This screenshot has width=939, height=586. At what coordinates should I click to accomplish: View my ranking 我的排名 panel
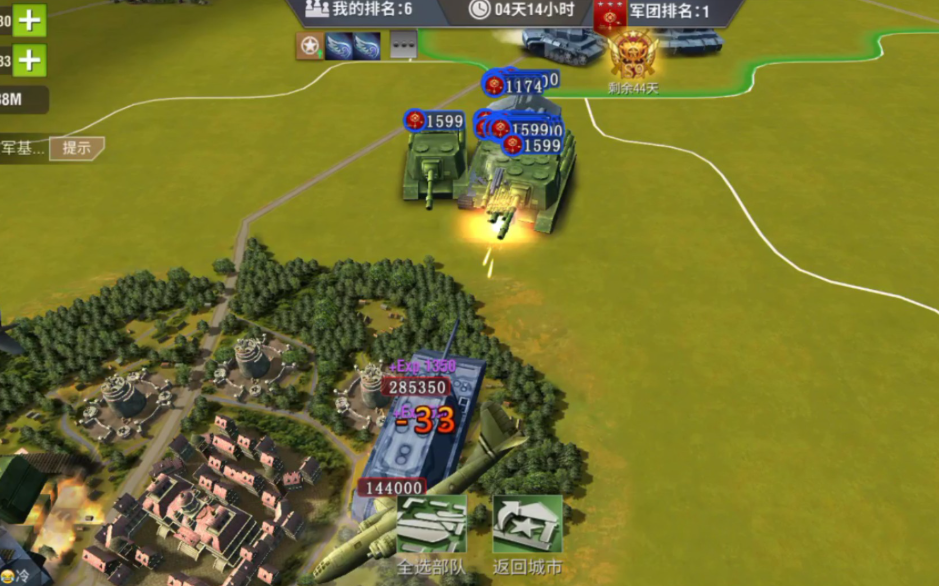pos(360,10)
